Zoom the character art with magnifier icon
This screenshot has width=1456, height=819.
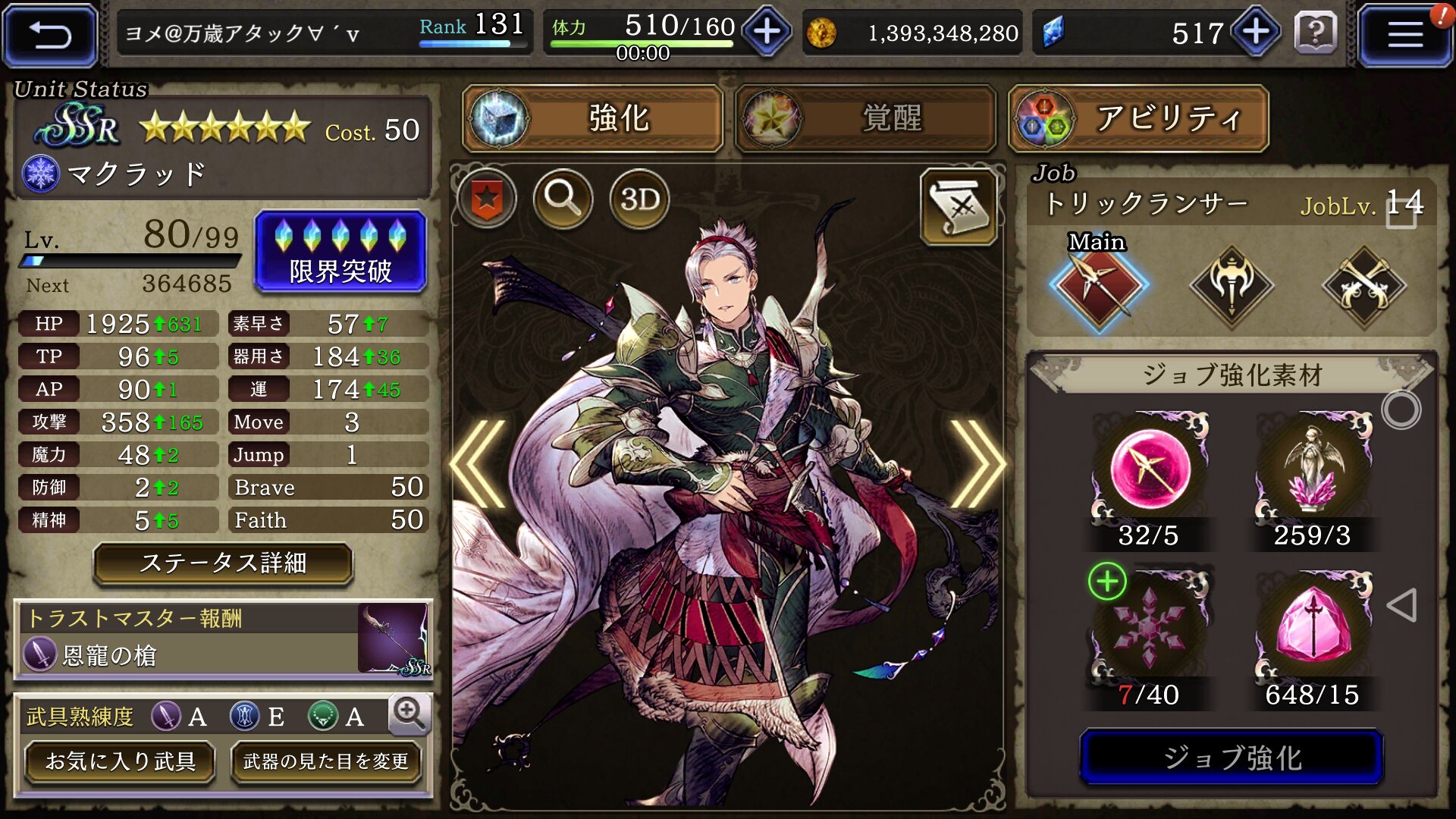click(563, 199)
